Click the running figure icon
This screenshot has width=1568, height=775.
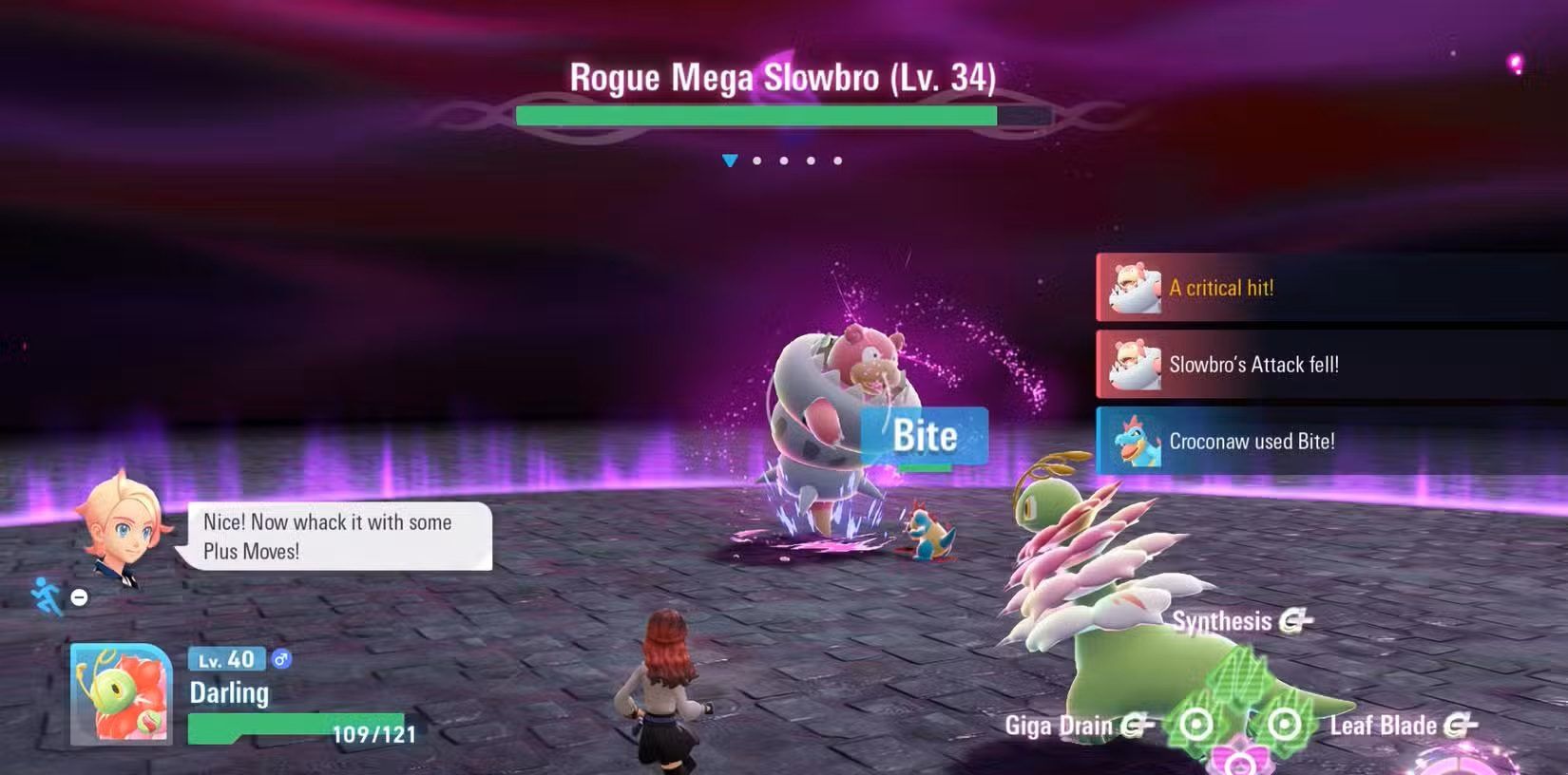[x=46, y=596]
